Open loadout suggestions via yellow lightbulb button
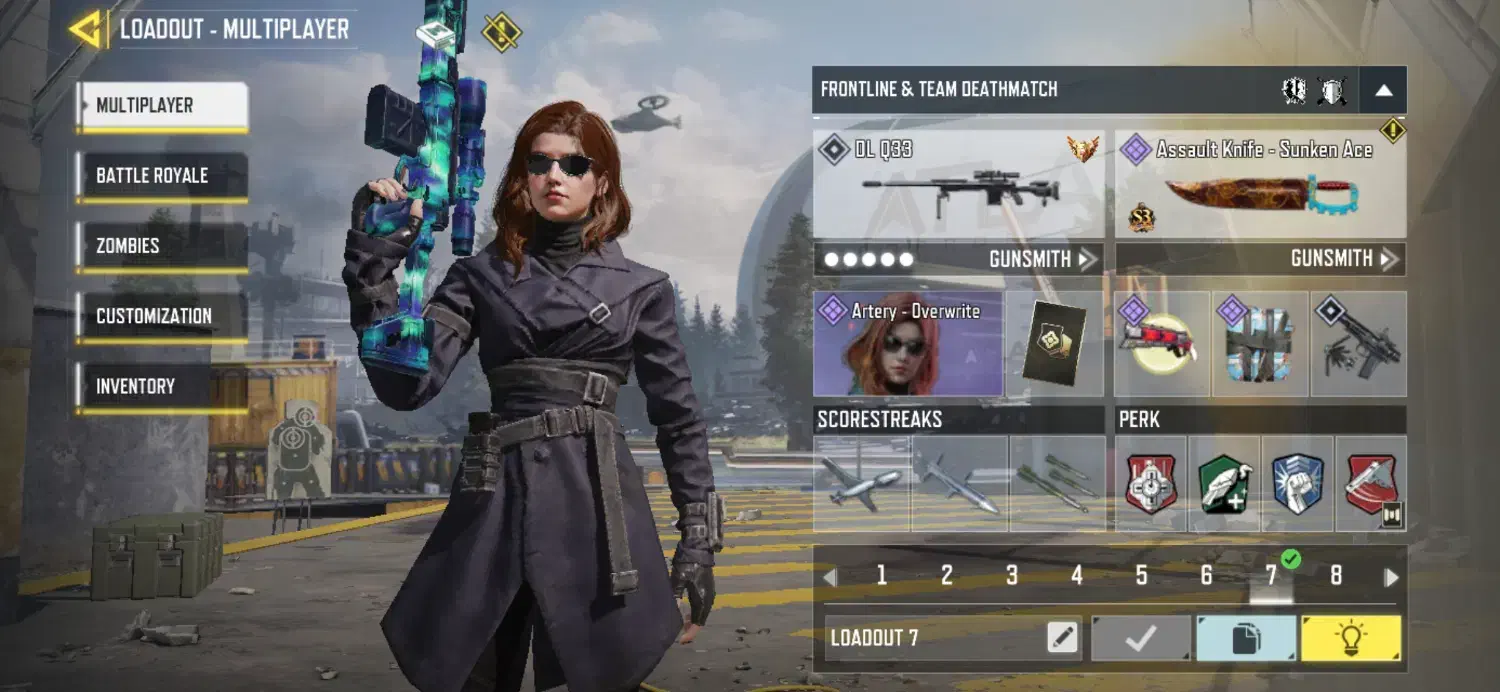The width and height of the screenshot is (1500, 692). (x=1350, y=638)
